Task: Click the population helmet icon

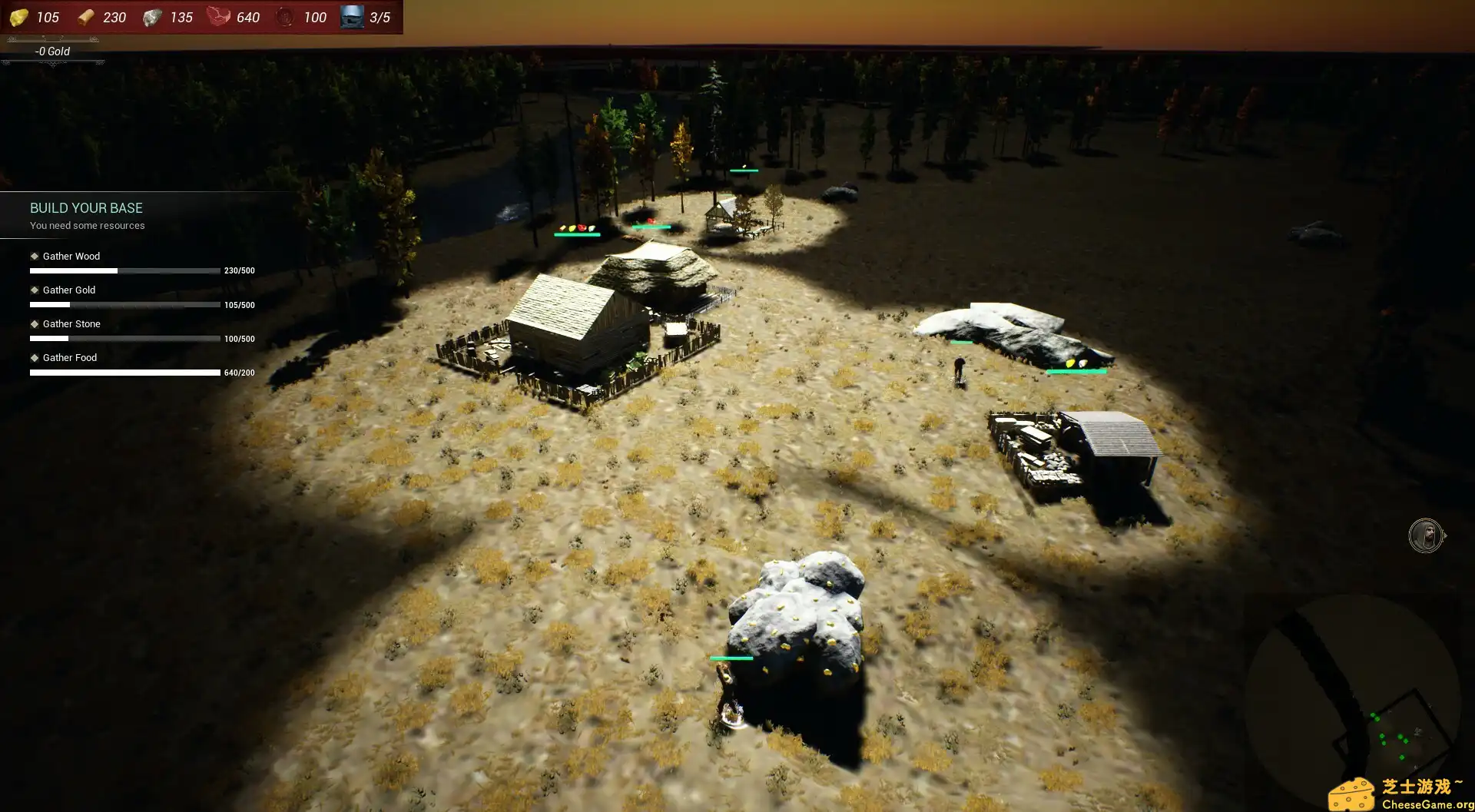Action: [352, 17]
